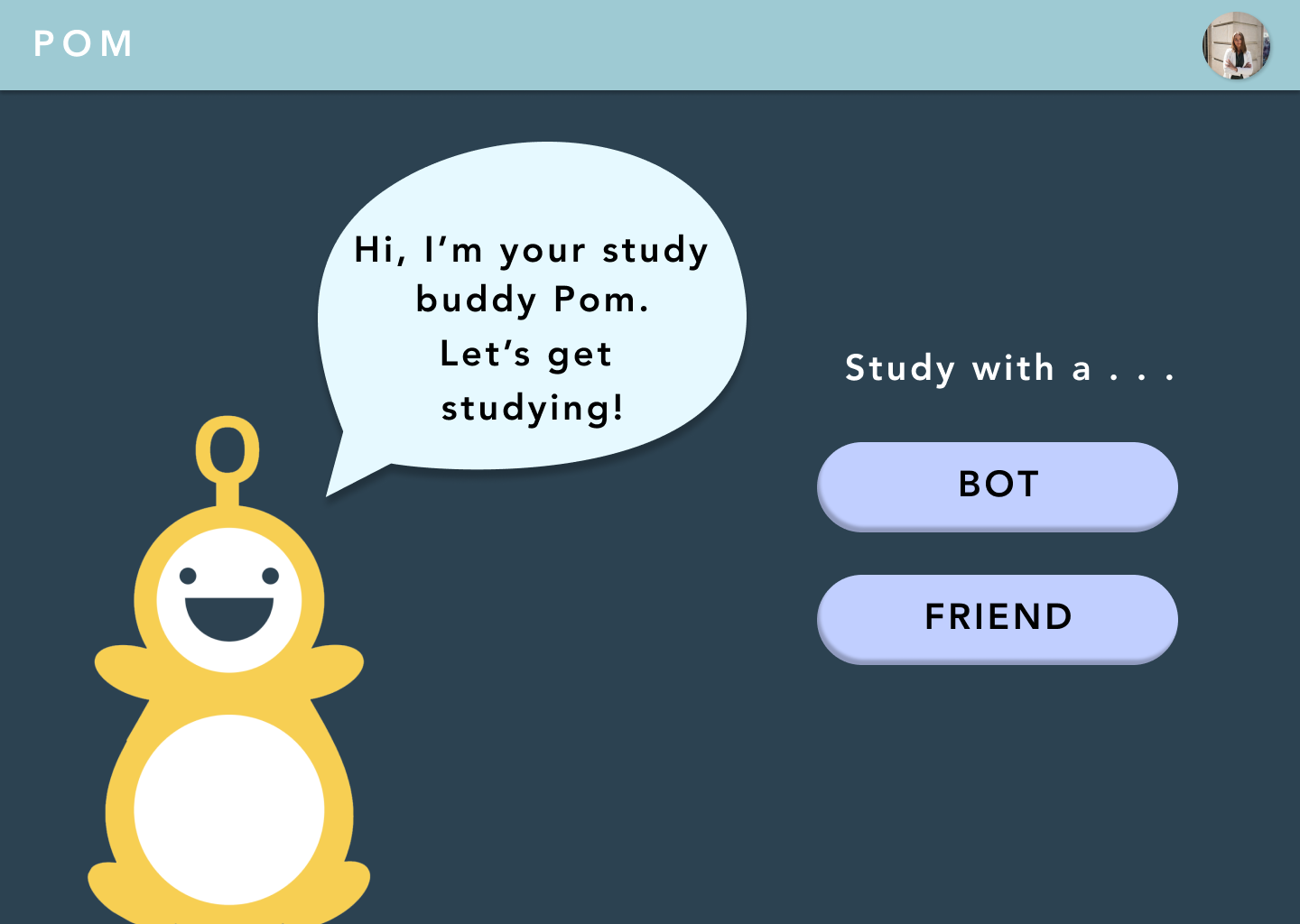The image size is (1300, 924).
Task: Click the 'Study with a . . .' heading
Action: (1009, 369)
